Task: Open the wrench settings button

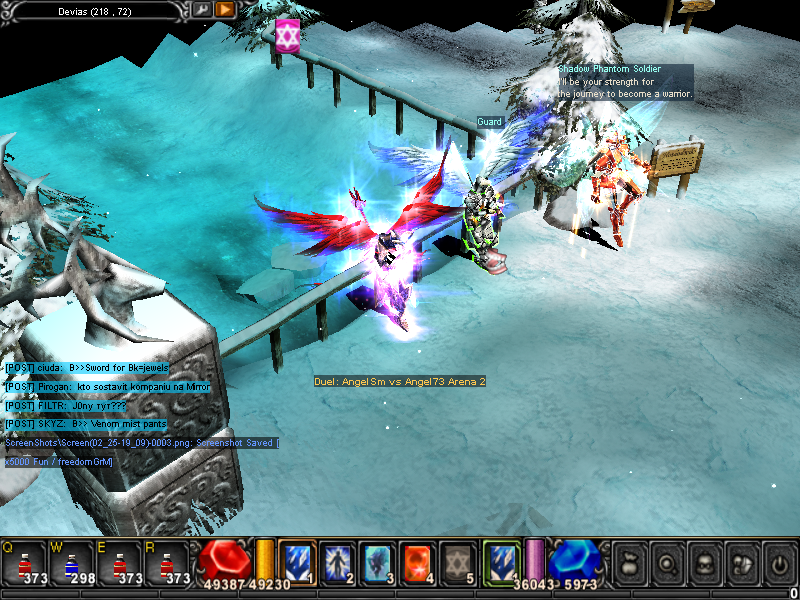Action: [202, 9]
